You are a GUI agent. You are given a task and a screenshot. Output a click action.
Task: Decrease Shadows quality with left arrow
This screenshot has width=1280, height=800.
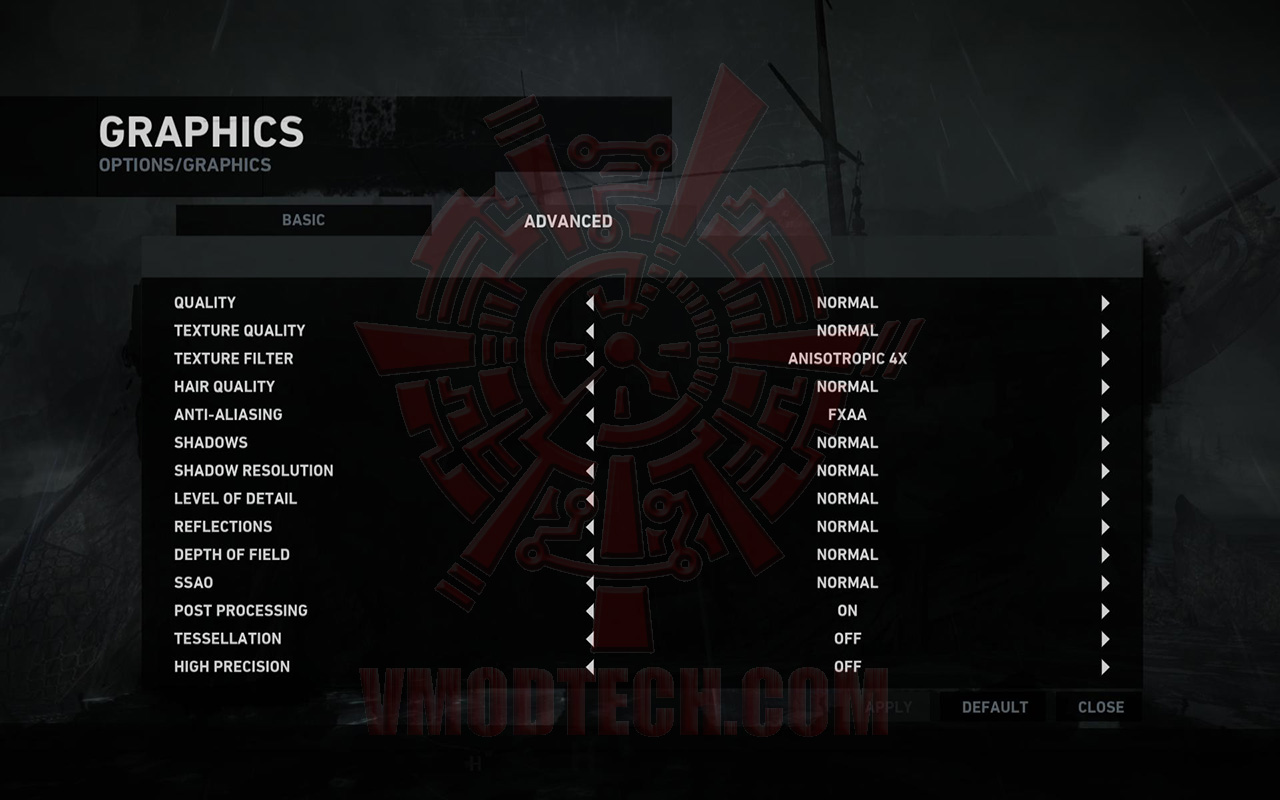coord(591,442)
